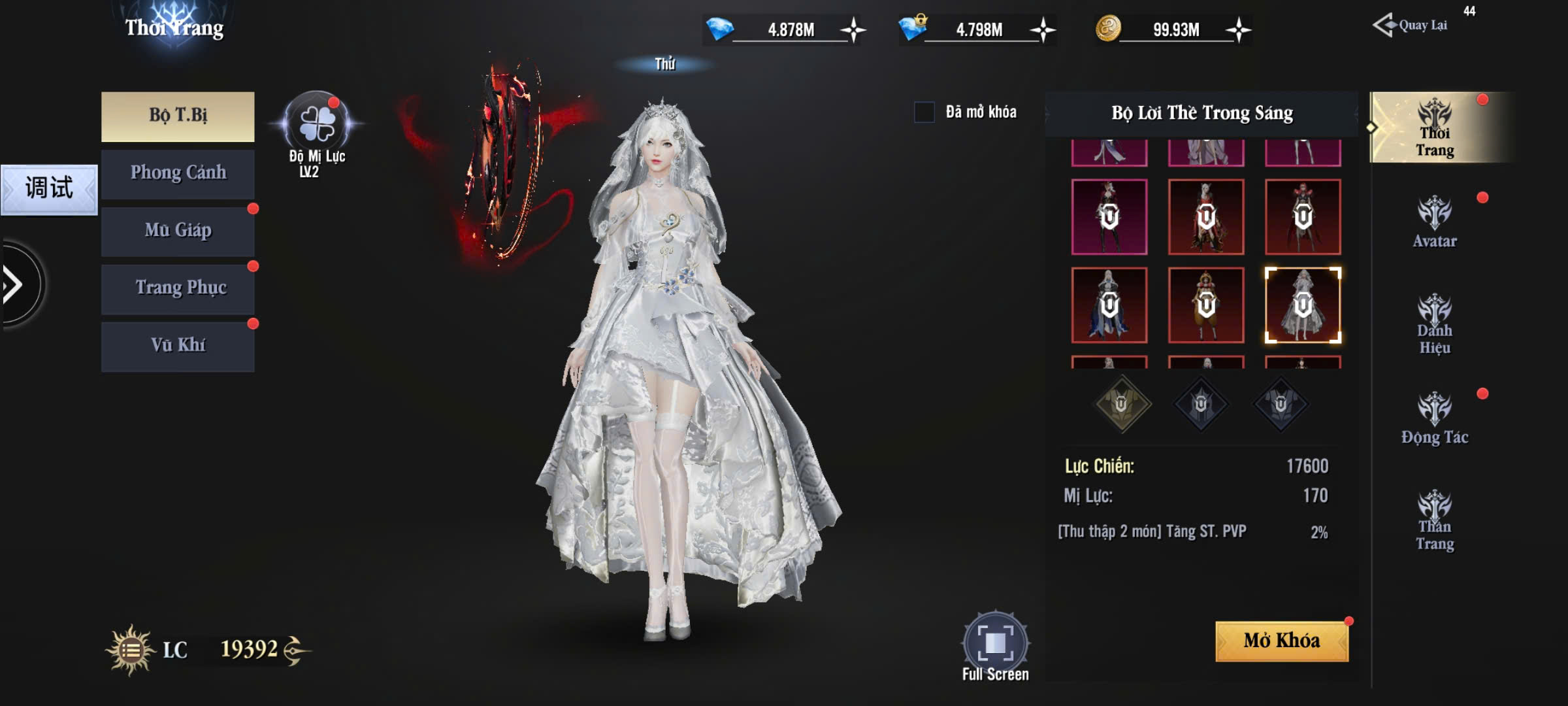Expand the left-edge arrow panel
1568x706 pixels.
(x=14, y=284)
